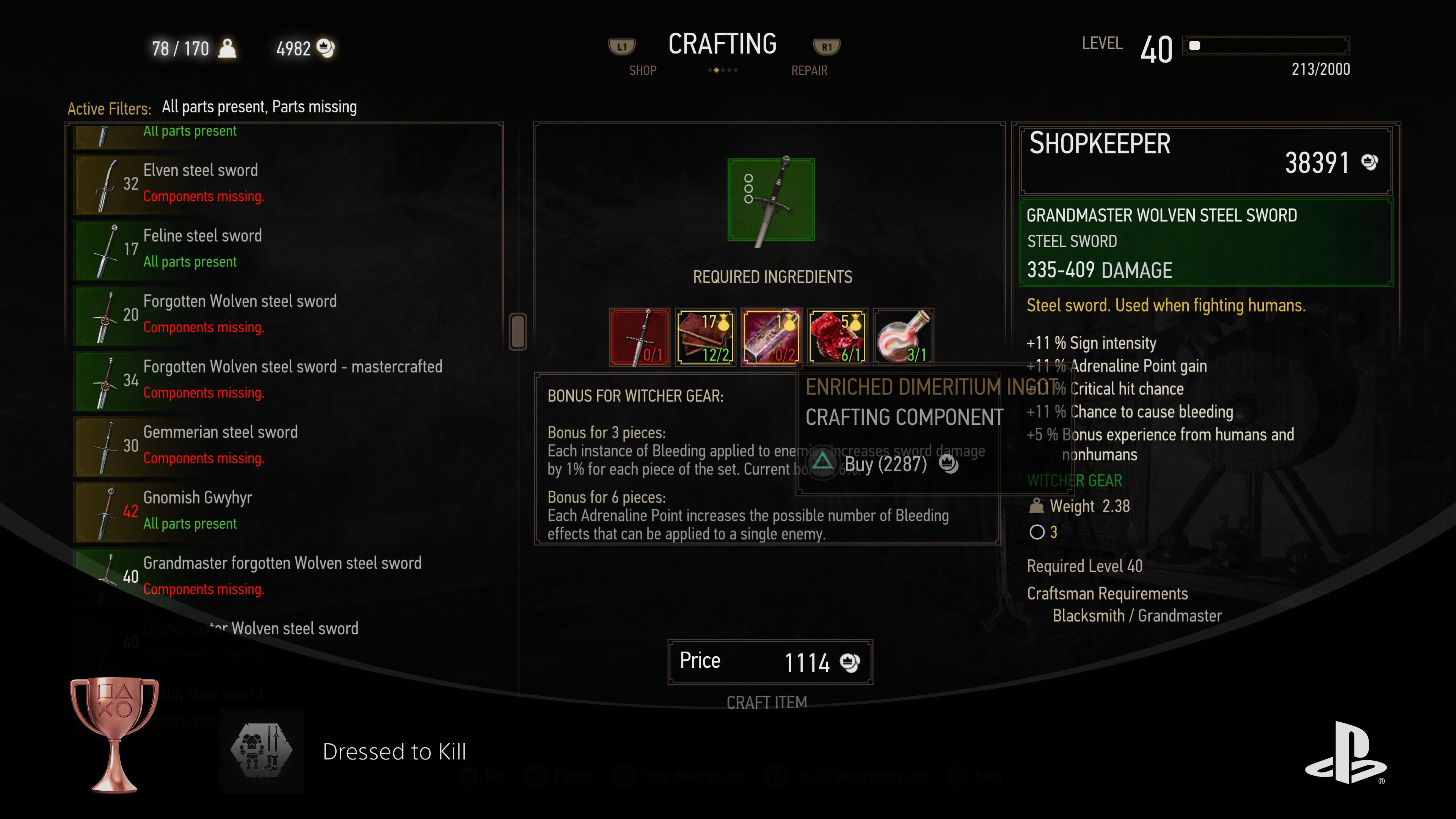Click the steel sword ingredient slot
Screen dimensions: 1456x819
639,337
